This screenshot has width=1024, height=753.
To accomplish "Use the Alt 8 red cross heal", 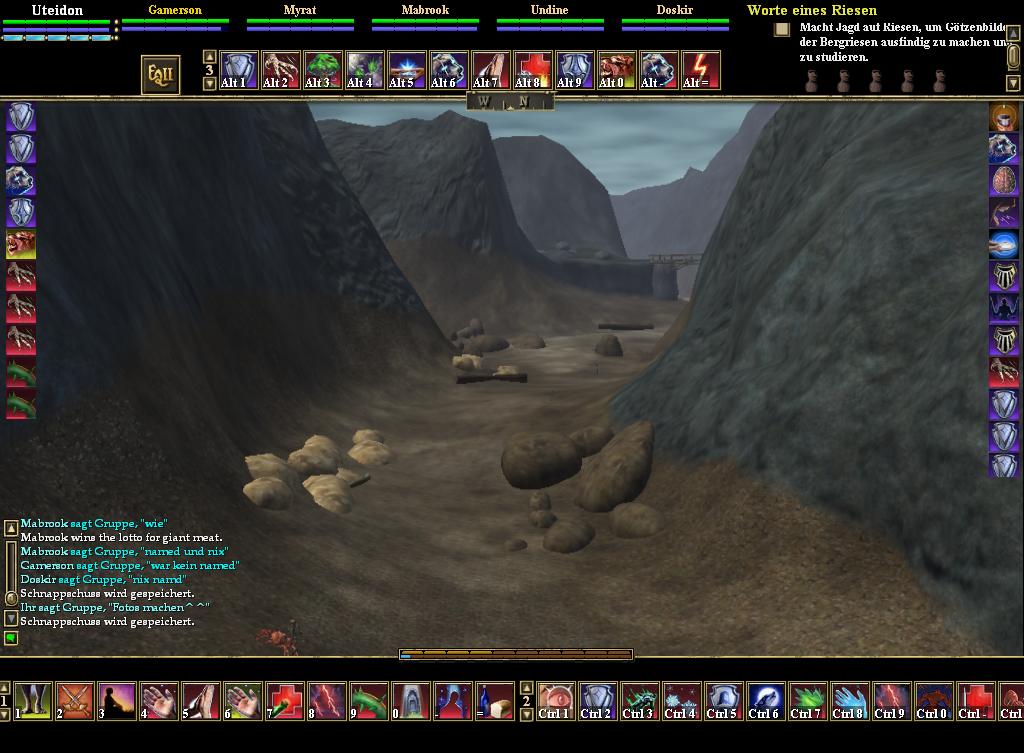I will (533, 71).
